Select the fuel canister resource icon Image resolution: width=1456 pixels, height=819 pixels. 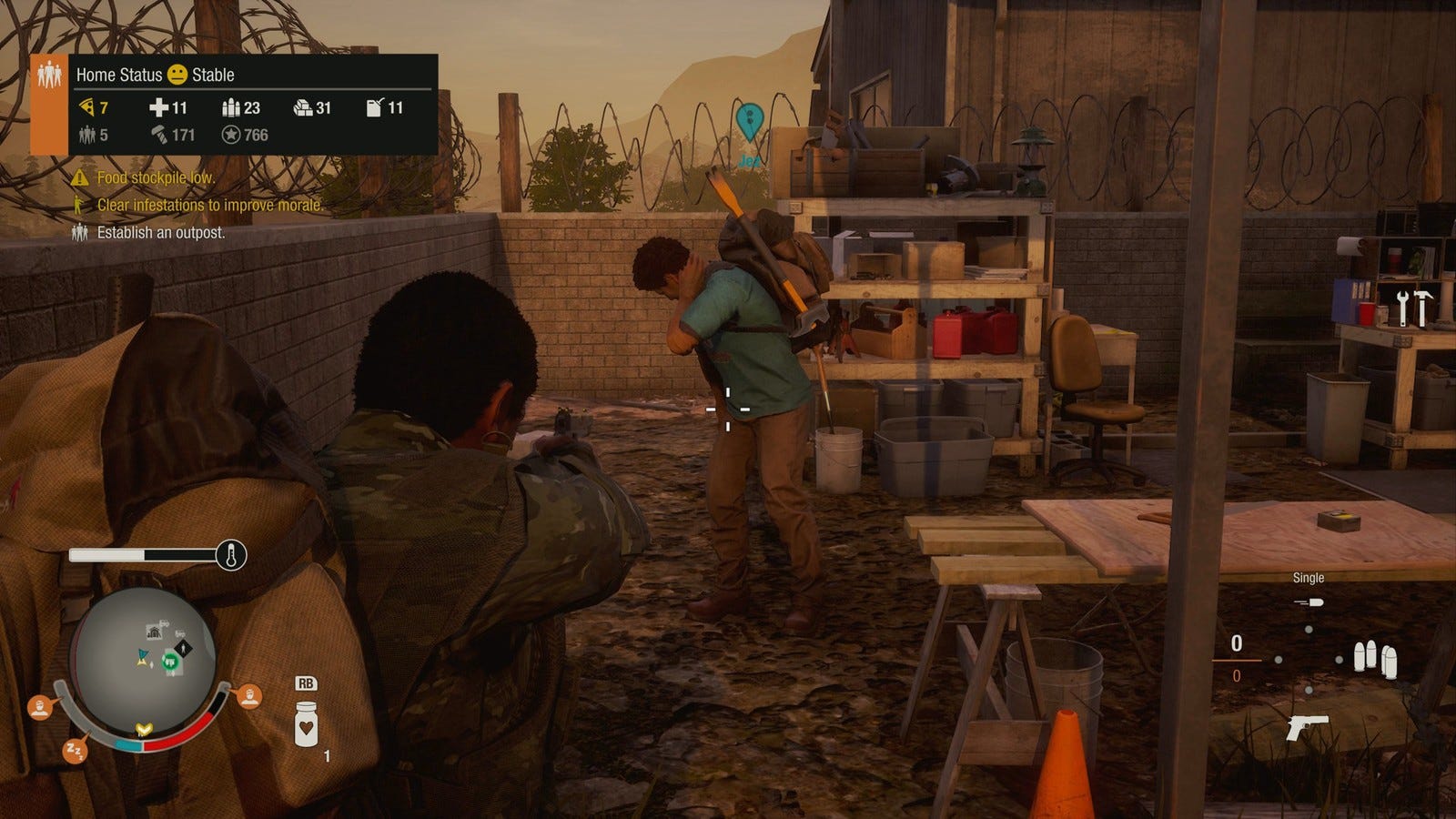pos(374,107)
